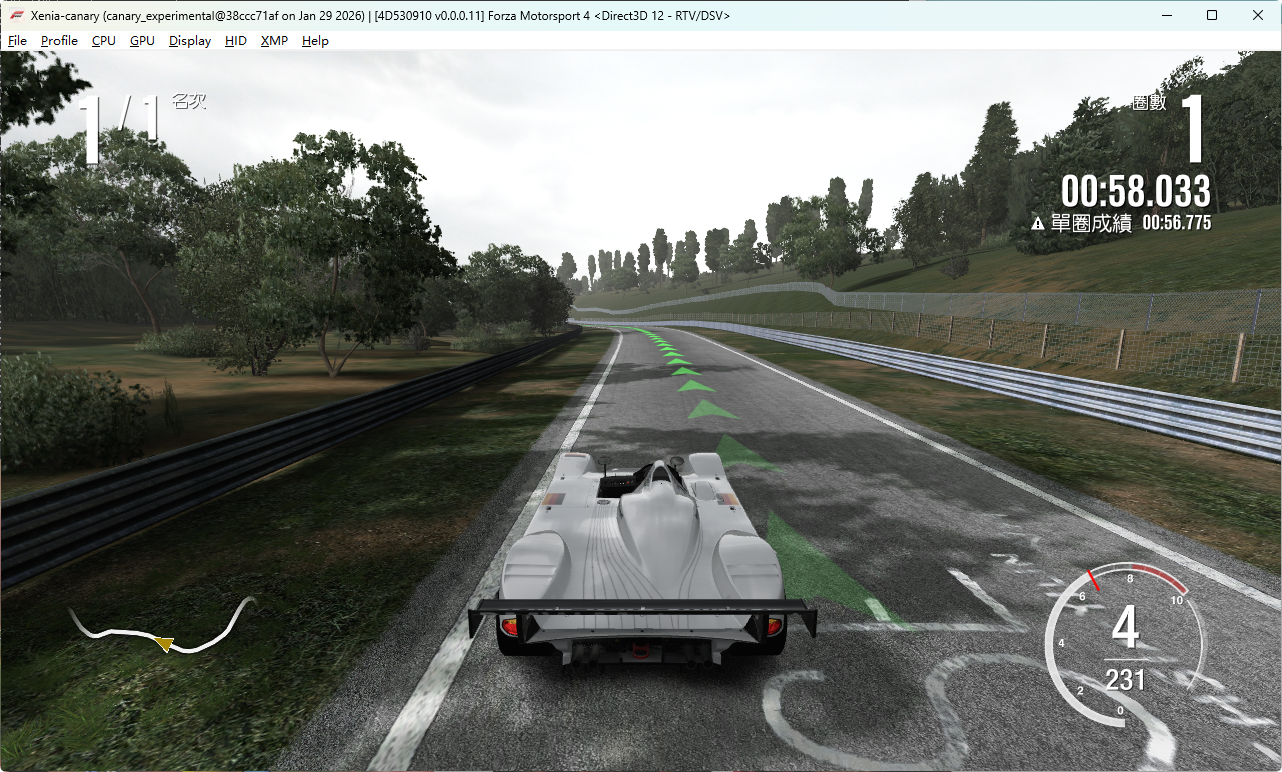Maximize the Xenia-canary window

pyautogui.click(x=1212, y=15)
